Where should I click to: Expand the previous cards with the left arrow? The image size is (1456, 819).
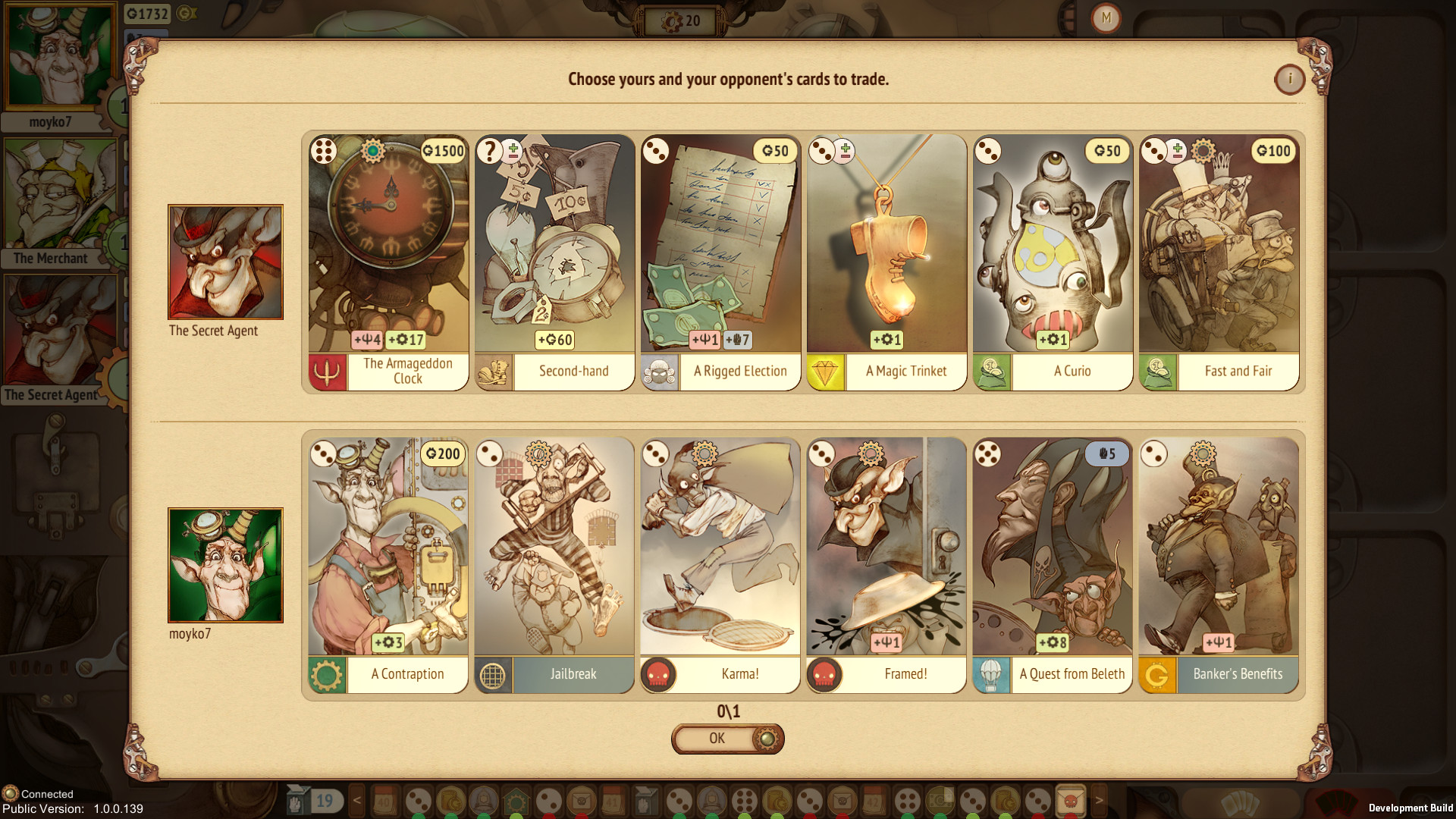356,800
